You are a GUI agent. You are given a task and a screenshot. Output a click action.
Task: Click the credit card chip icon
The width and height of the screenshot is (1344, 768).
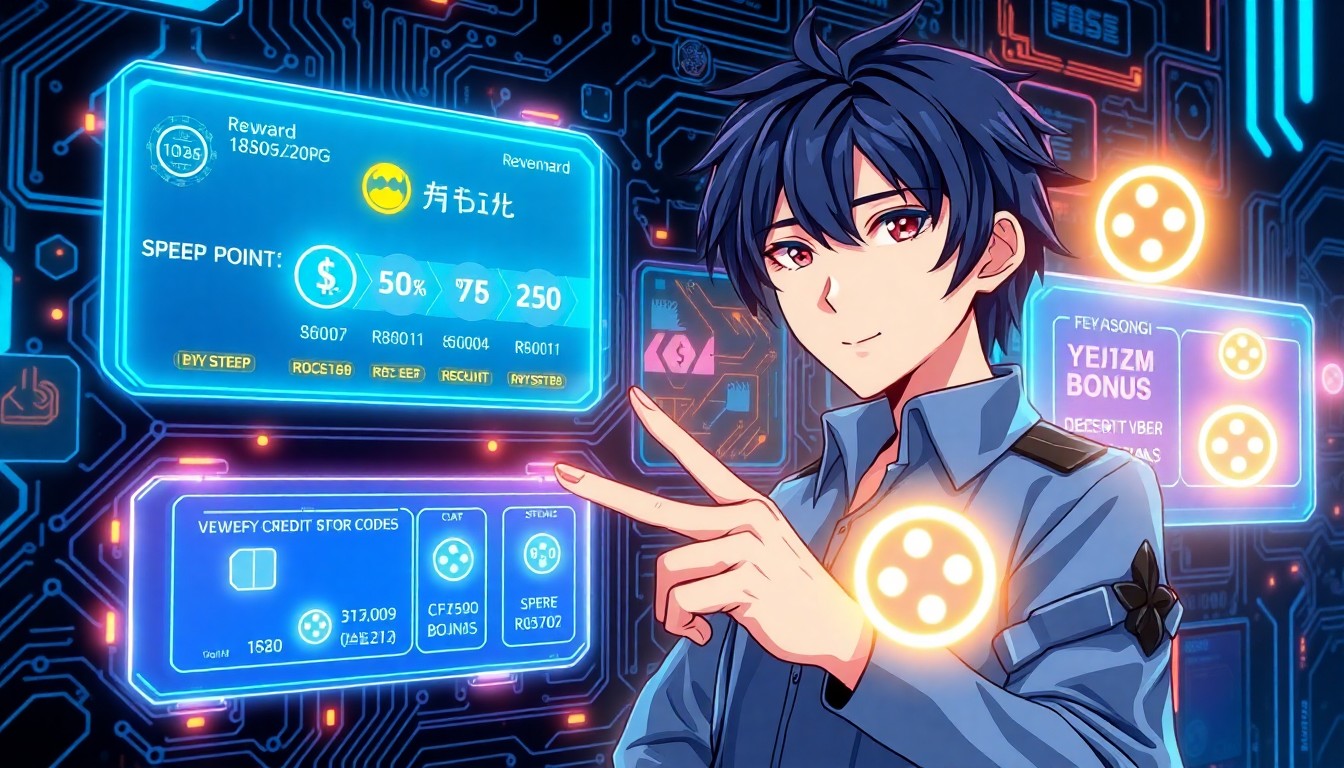coord(252,568)
